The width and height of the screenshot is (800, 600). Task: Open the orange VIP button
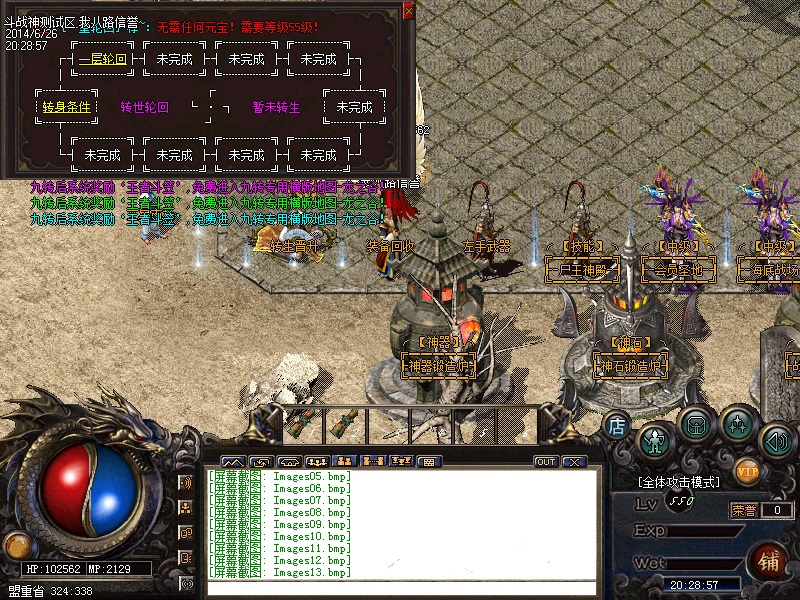coord(747,469)
